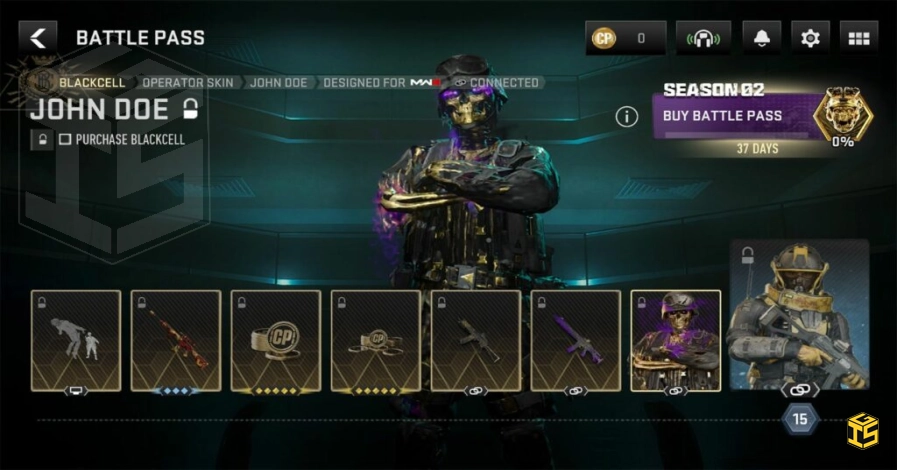Viewport: 897px width, 470px height.
Task: Select the red weapon blueprint reward tile
Action: click(176, 341)
